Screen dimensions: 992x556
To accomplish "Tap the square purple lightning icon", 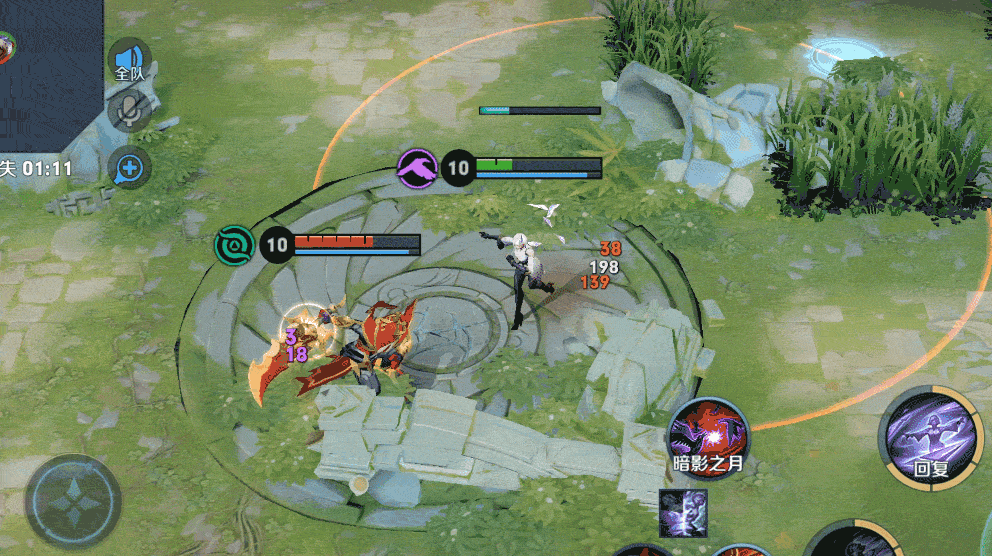I will [x=683, y=513].
